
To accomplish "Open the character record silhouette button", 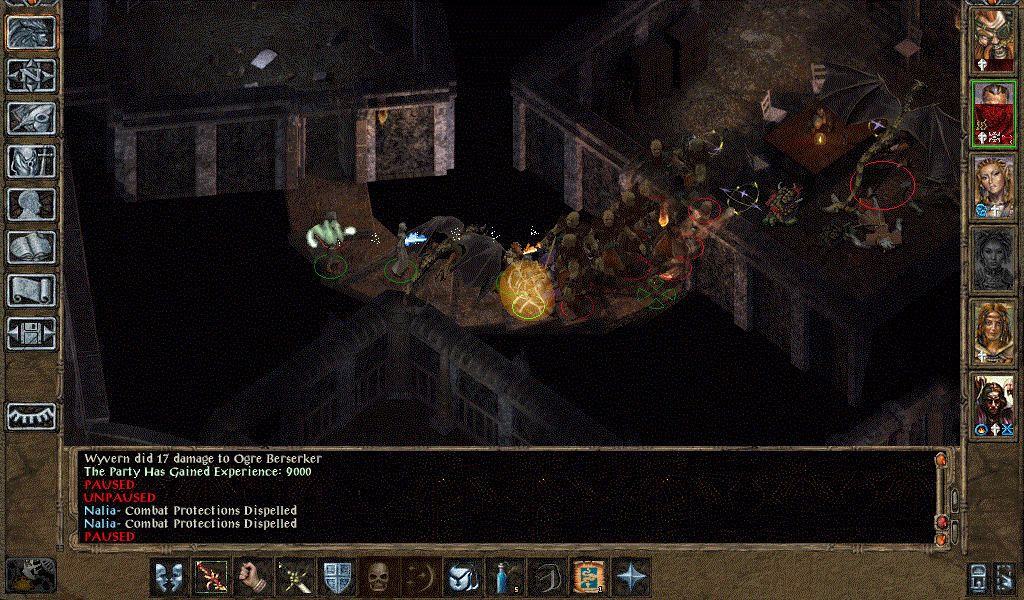I will pyautogui.click(x=31, y=204).
